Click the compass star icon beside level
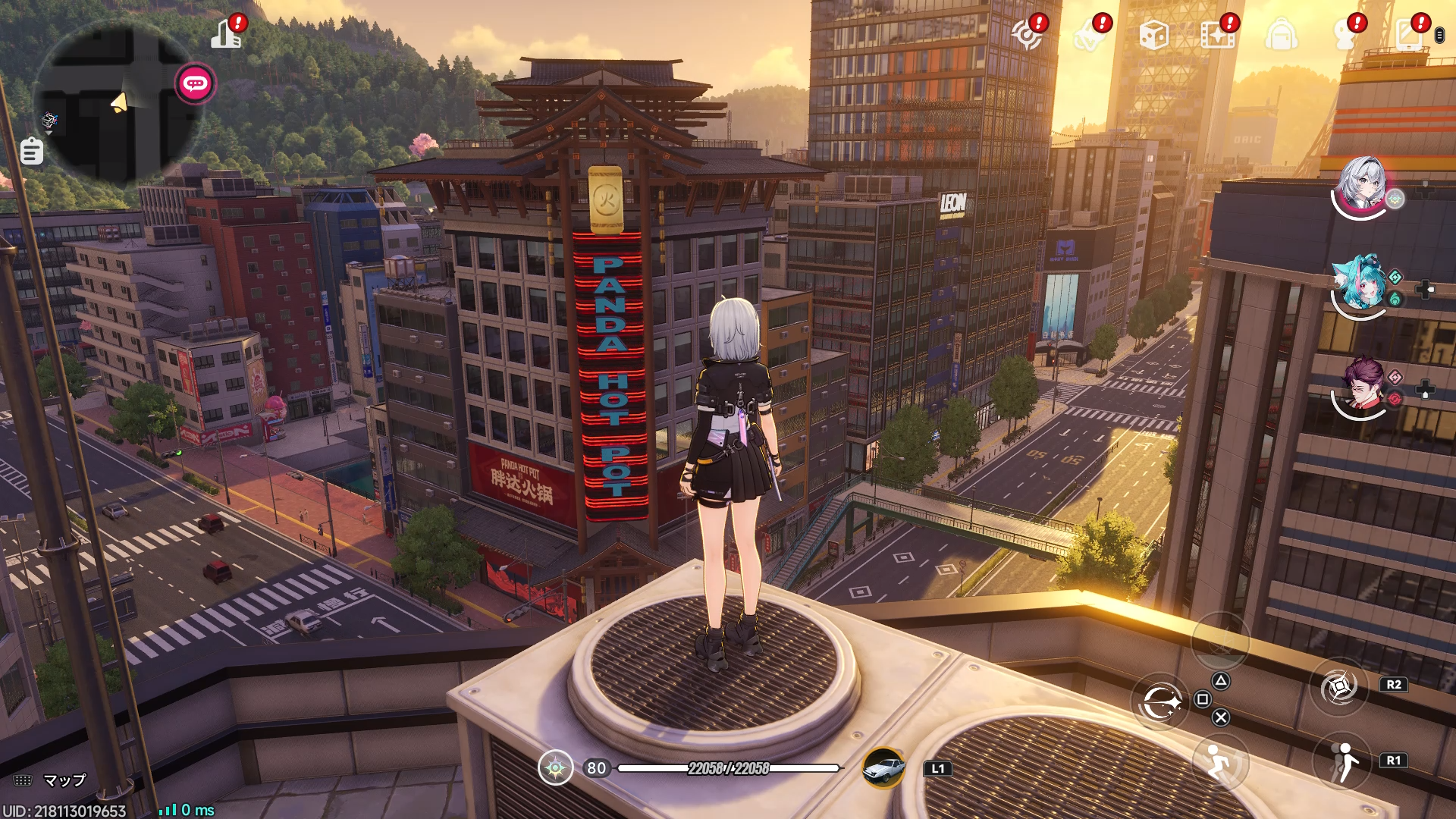Screen dimensions: 1456x819 (x=555, y=768)
